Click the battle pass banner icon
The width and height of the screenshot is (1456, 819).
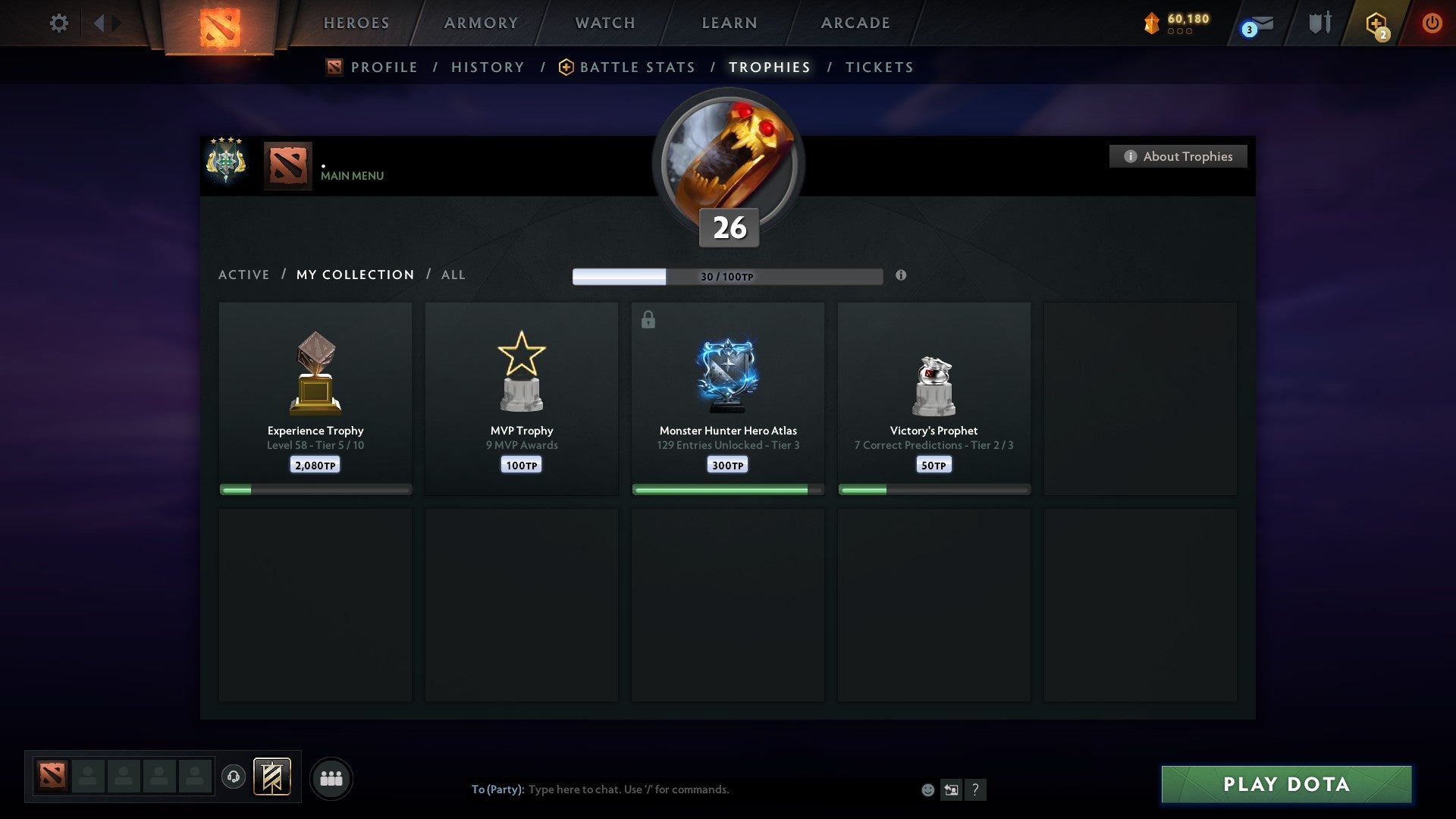pos(273,777)
